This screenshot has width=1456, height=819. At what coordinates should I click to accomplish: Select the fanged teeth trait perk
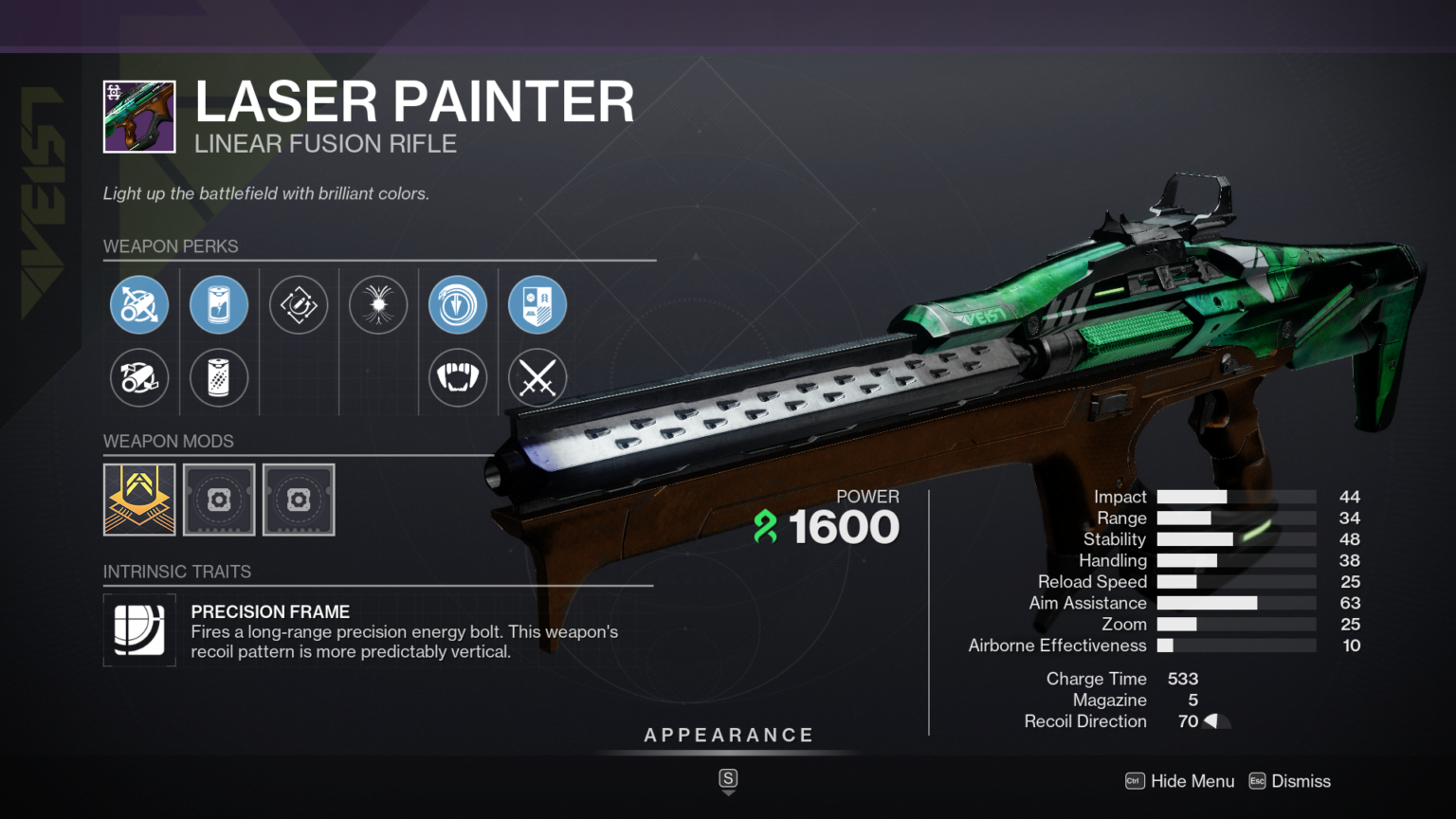[458, 377]
